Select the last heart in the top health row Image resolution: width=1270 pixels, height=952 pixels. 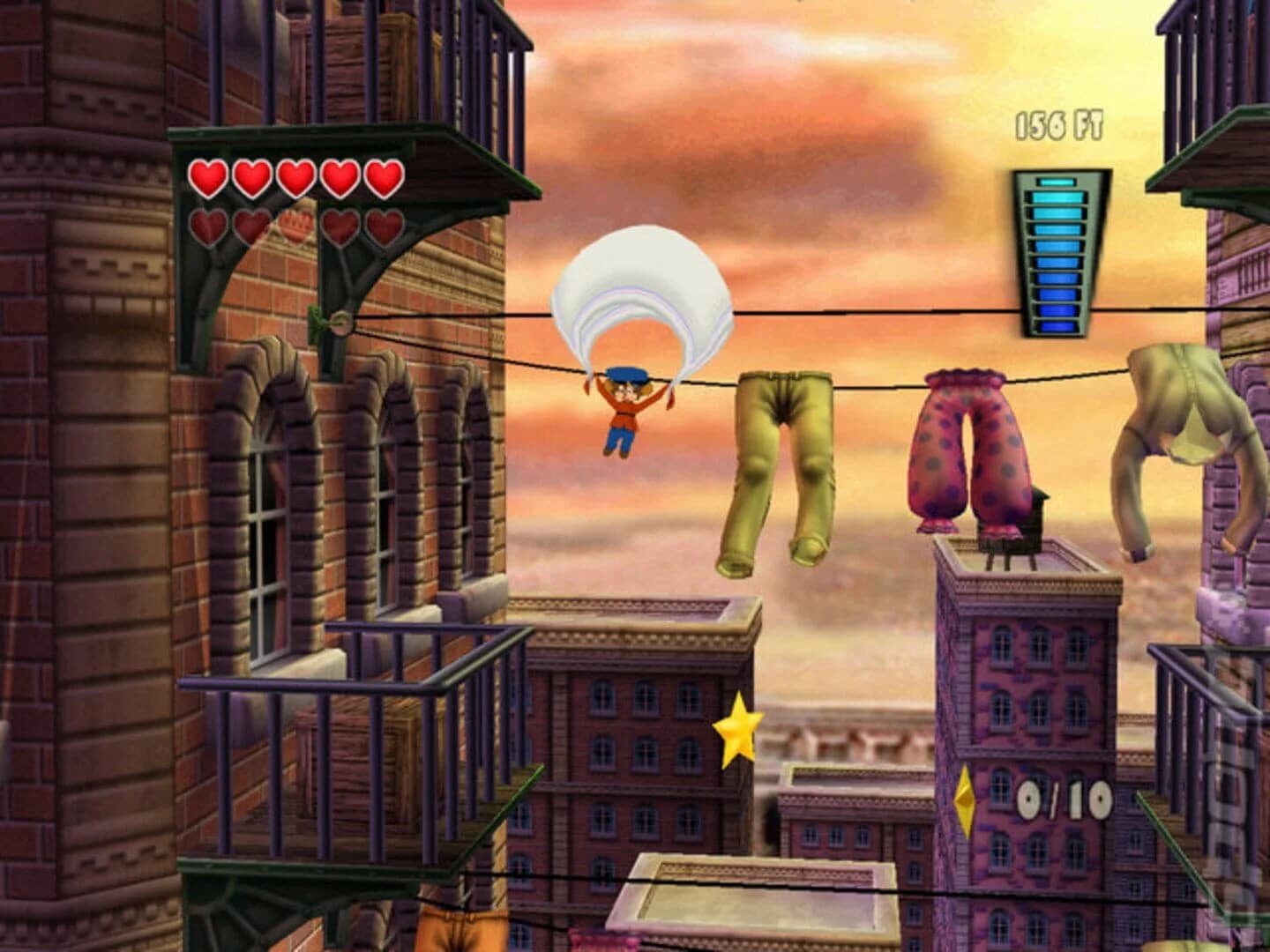coord(381,176)
